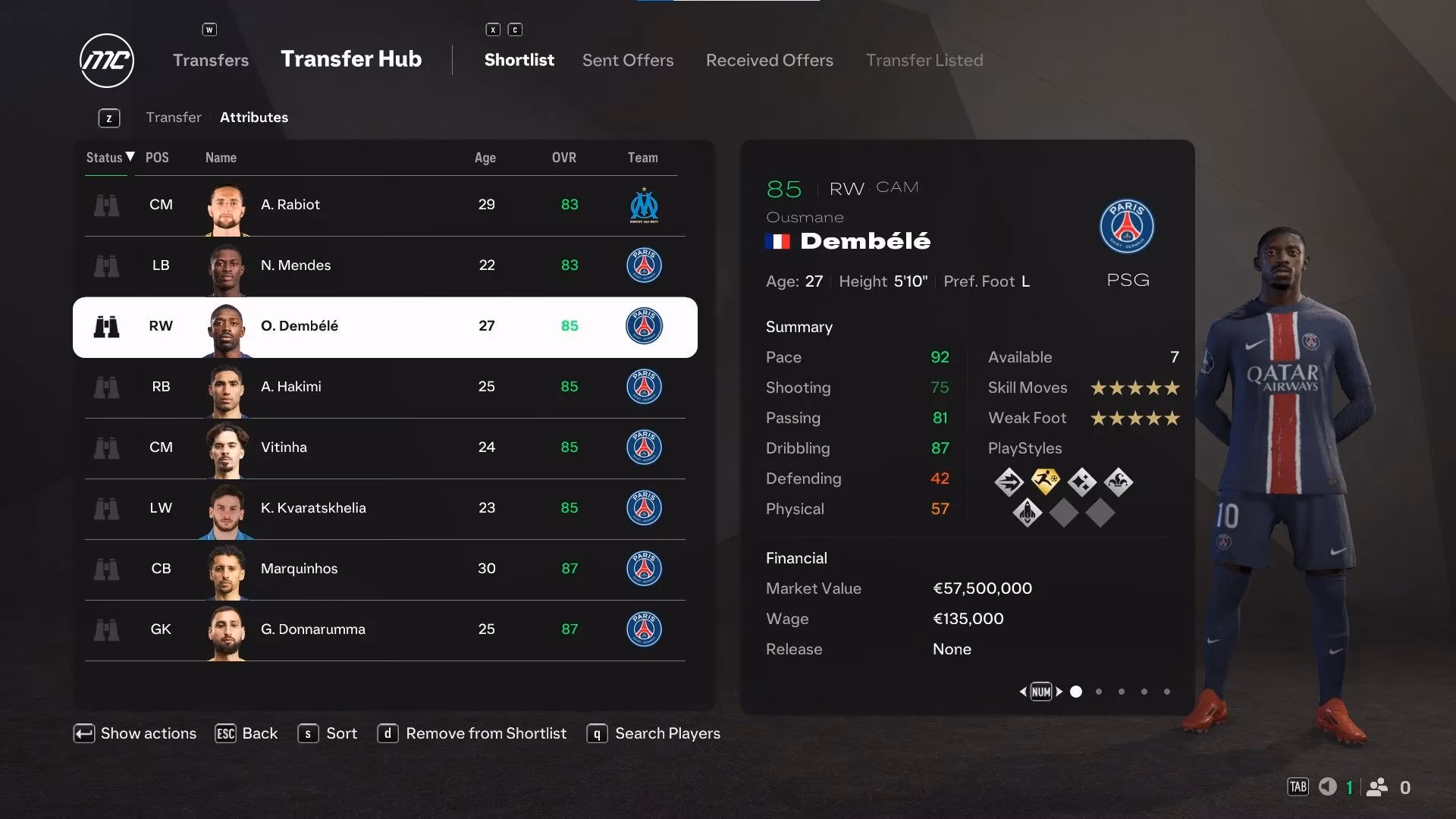Click the PSG crest on Dembélé's profile card
This screenshot has width=1456, height=819.
tap(1127, 226)
